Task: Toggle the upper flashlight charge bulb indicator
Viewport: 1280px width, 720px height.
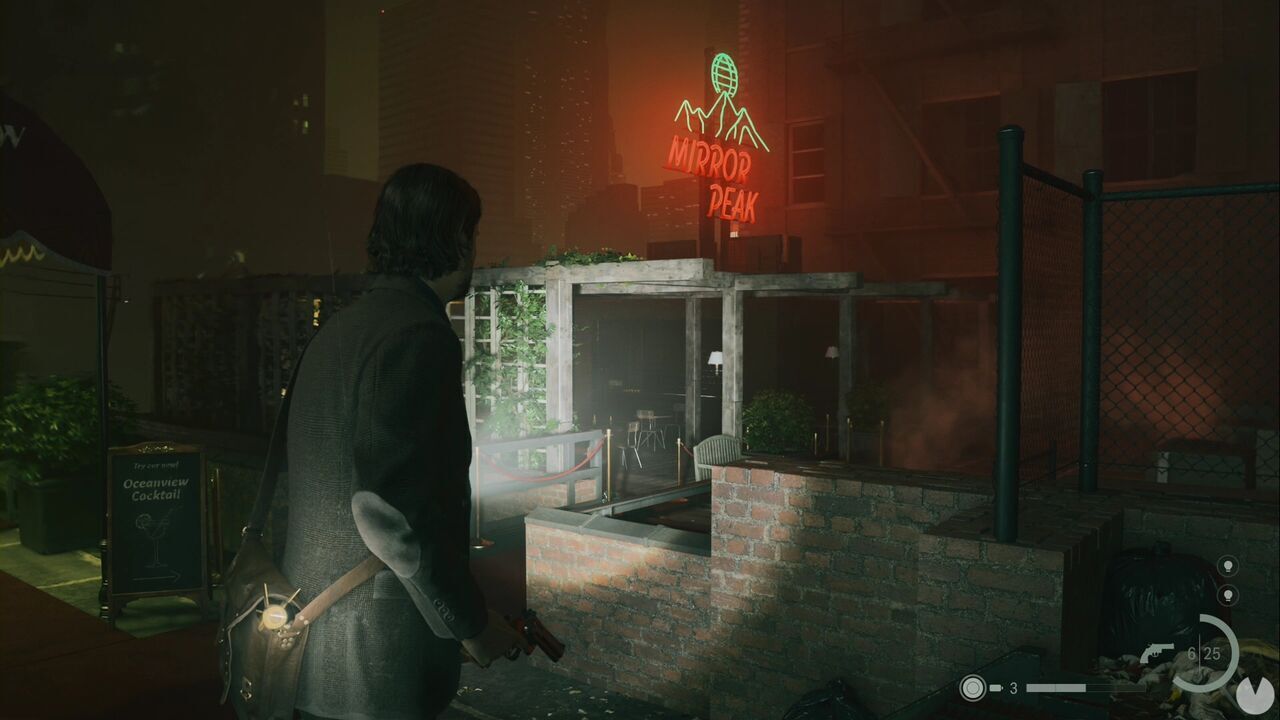Action: (1228, 566)
